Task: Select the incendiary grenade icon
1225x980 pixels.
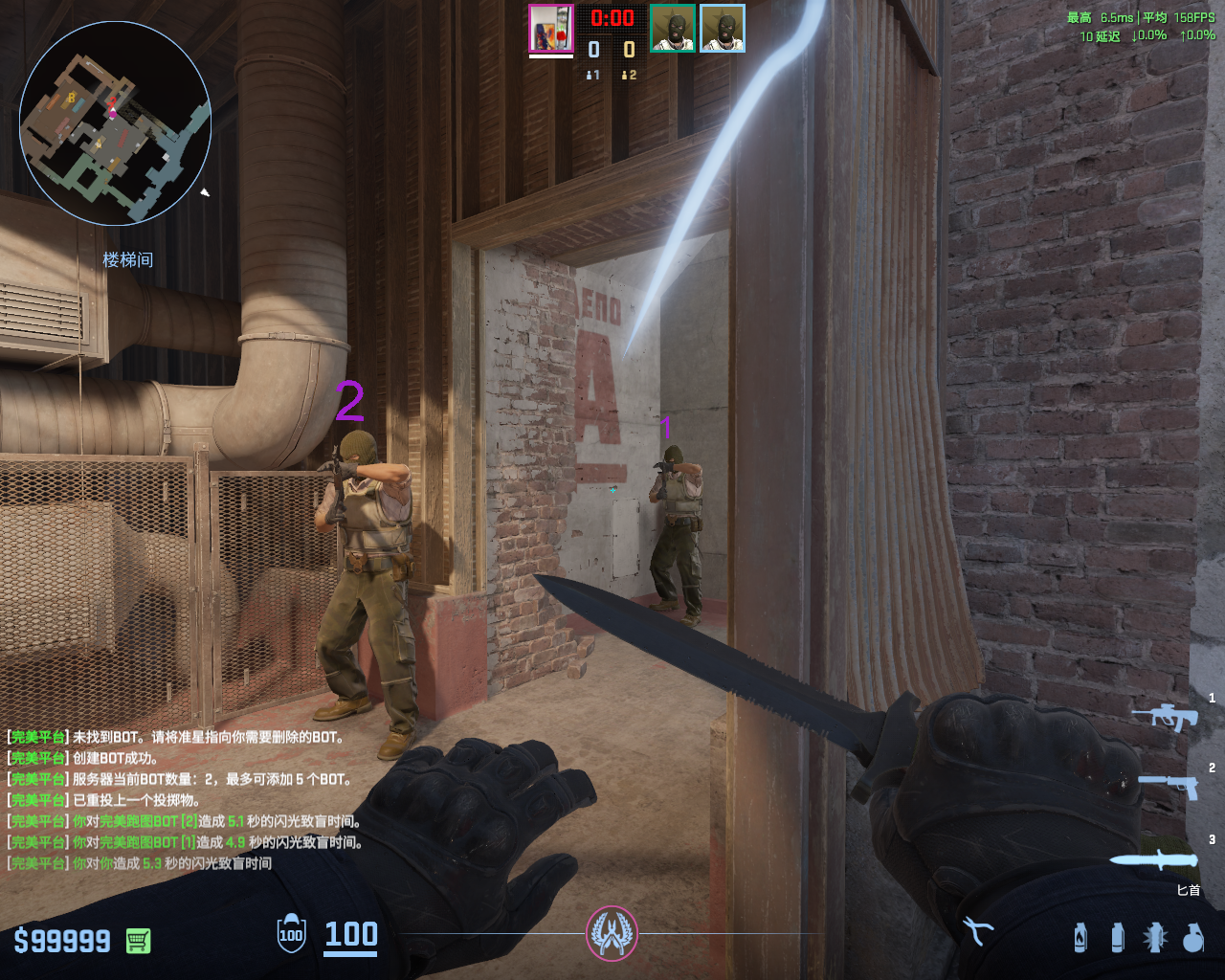Action: pyautogui.click(x=1080, y=937)
